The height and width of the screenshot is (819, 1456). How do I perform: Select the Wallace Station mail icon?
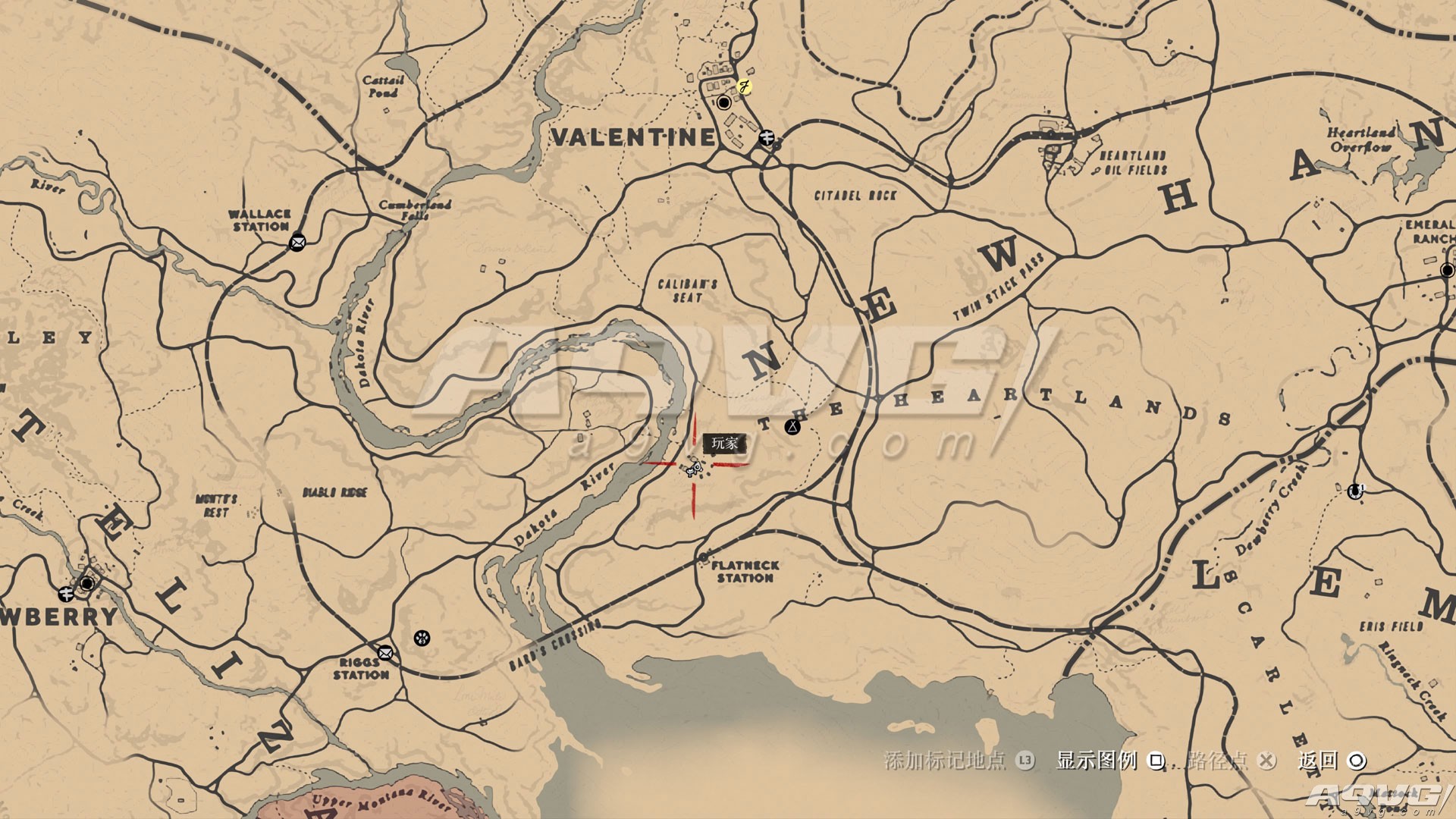pyautogui.click(x=297, y=243)
